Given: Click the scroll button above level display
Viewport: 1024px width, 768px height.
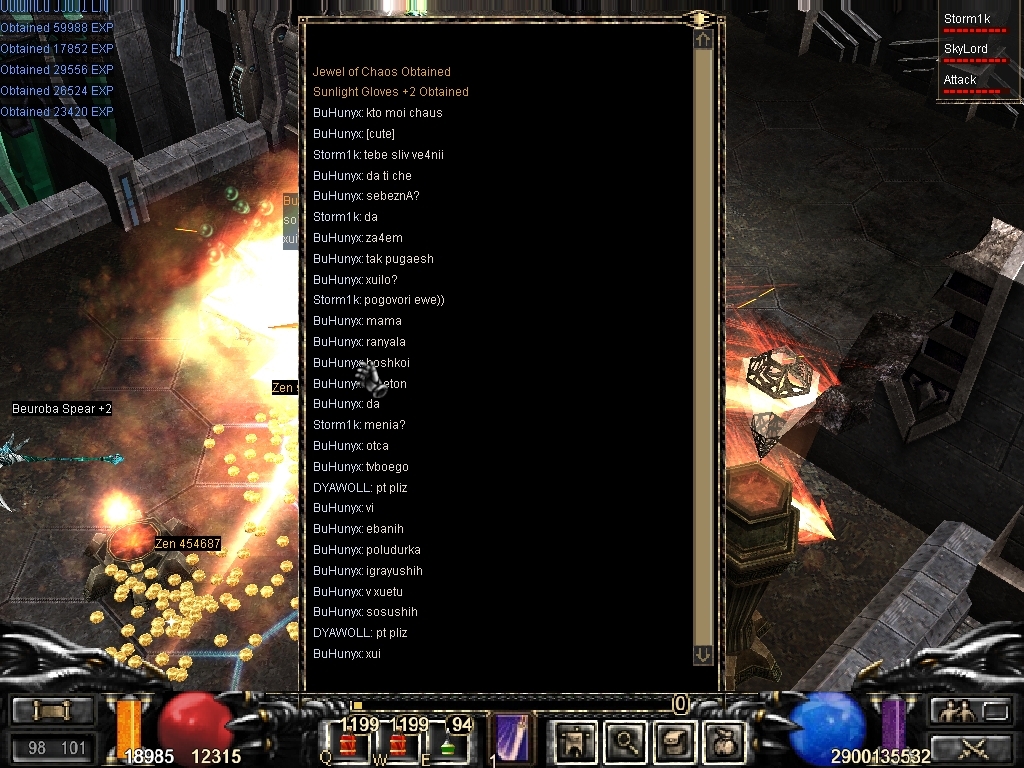Looking at the screenshot, I should tap(52, 711).
